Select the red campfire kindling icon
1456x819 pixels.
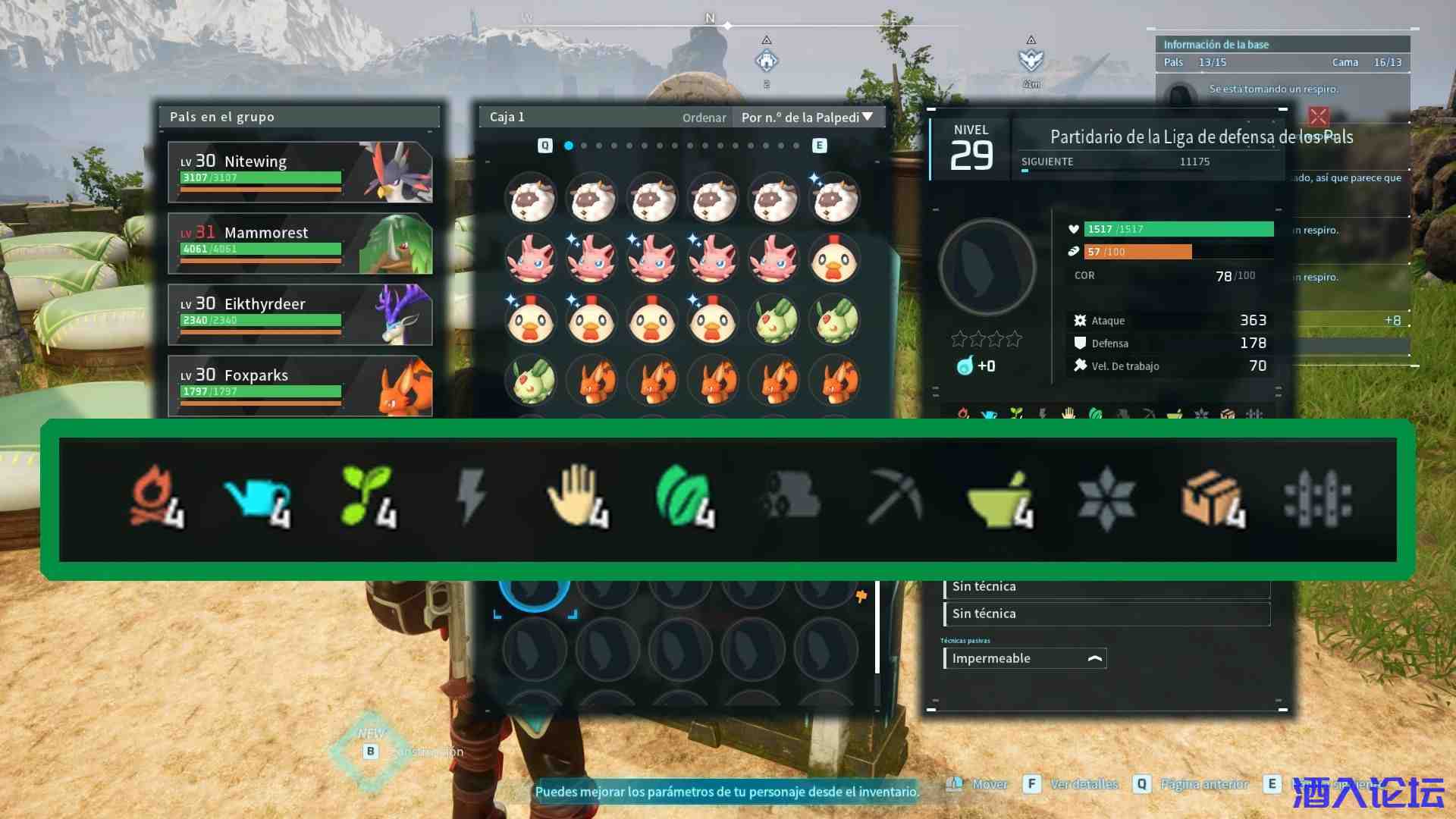(x=156, y=497)
